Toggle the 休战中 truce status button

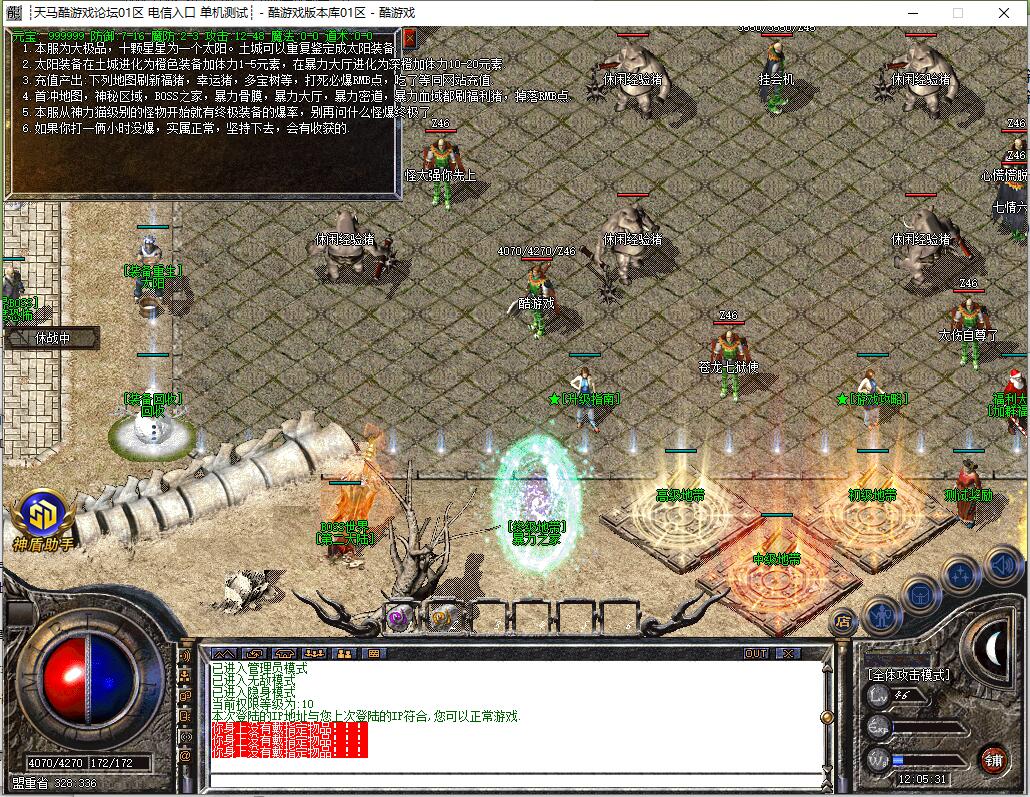click(52, 338)
